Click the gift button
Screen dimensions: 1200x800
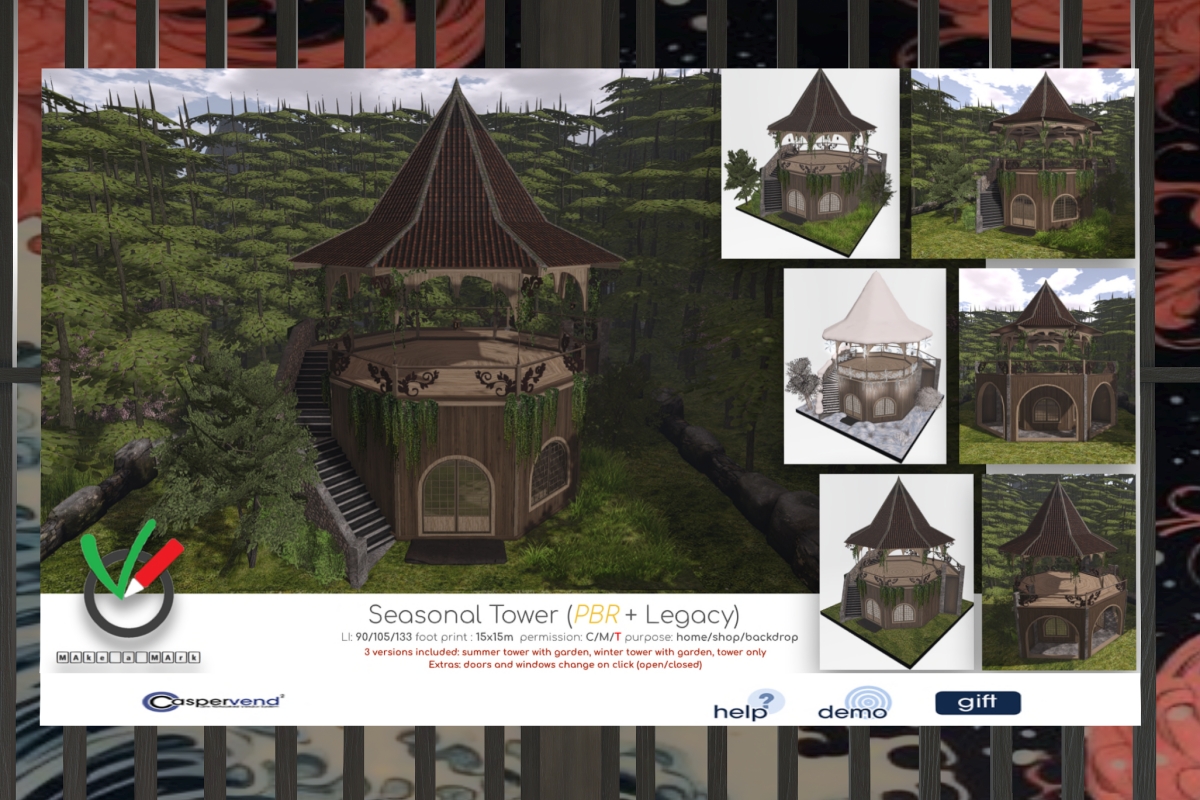coord(977,703)
